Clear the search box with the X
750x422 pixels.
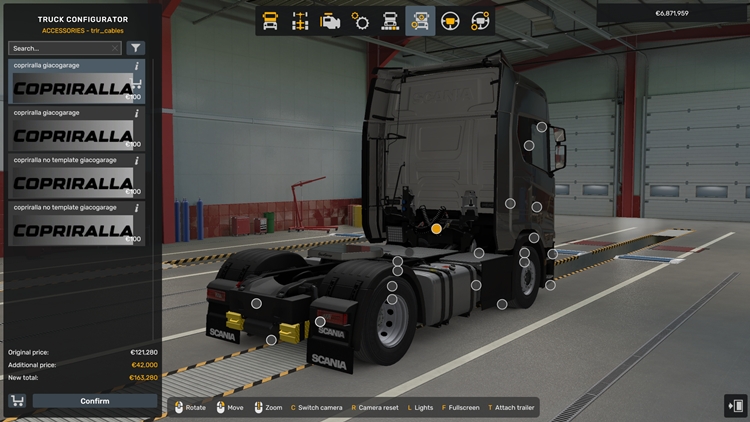point(116,48)
